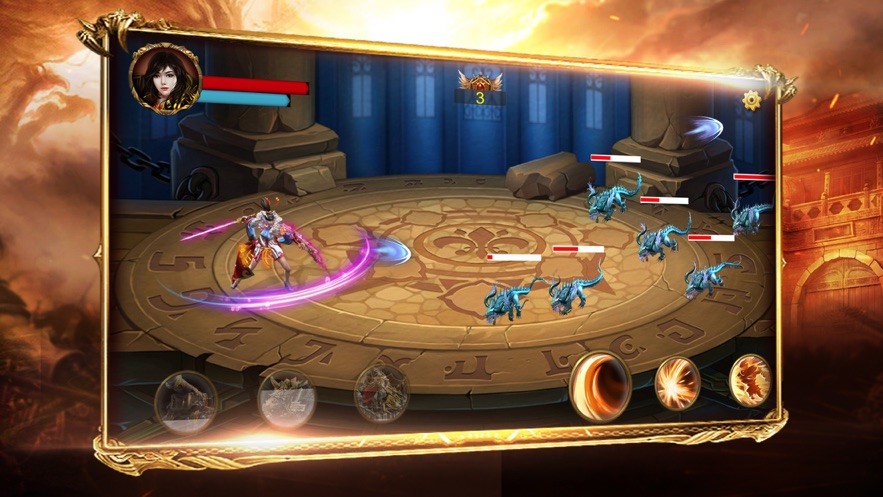Select the female hero portrait
Viewport: 883px width, 497px height.
[164, 78]
